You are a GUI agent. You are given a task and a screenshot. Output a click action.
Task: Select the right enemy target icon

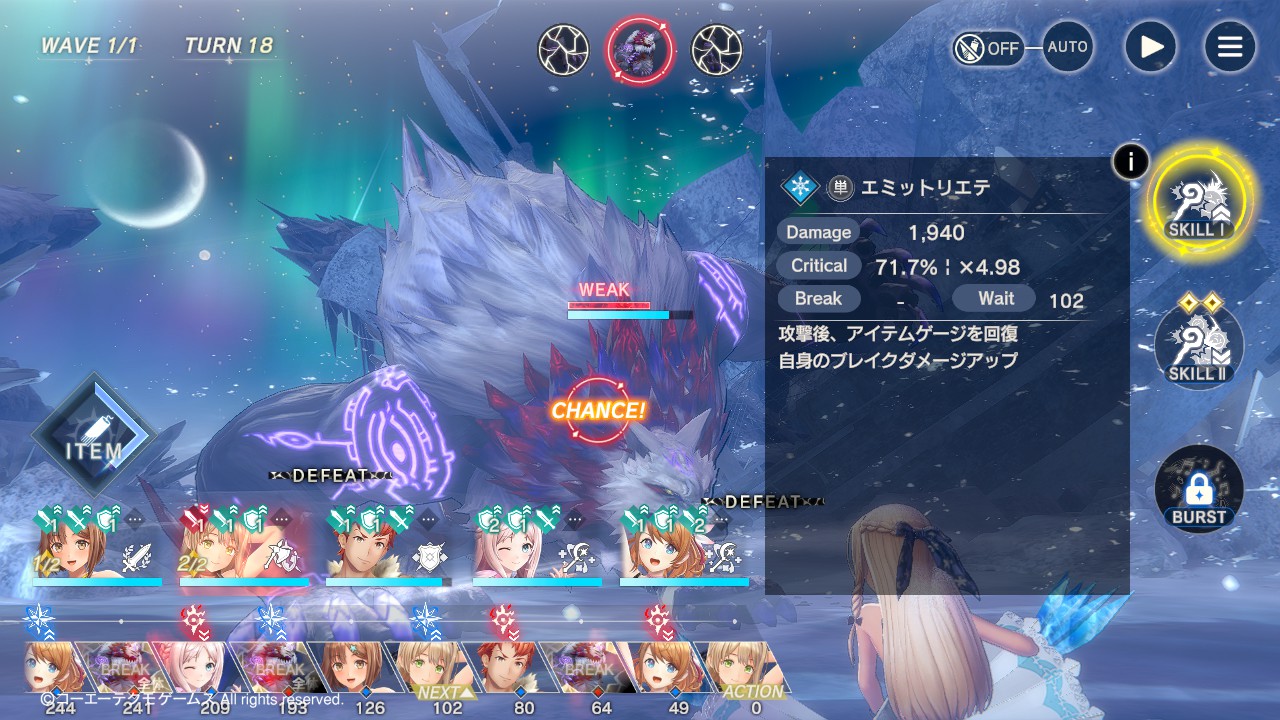(717, 50)
